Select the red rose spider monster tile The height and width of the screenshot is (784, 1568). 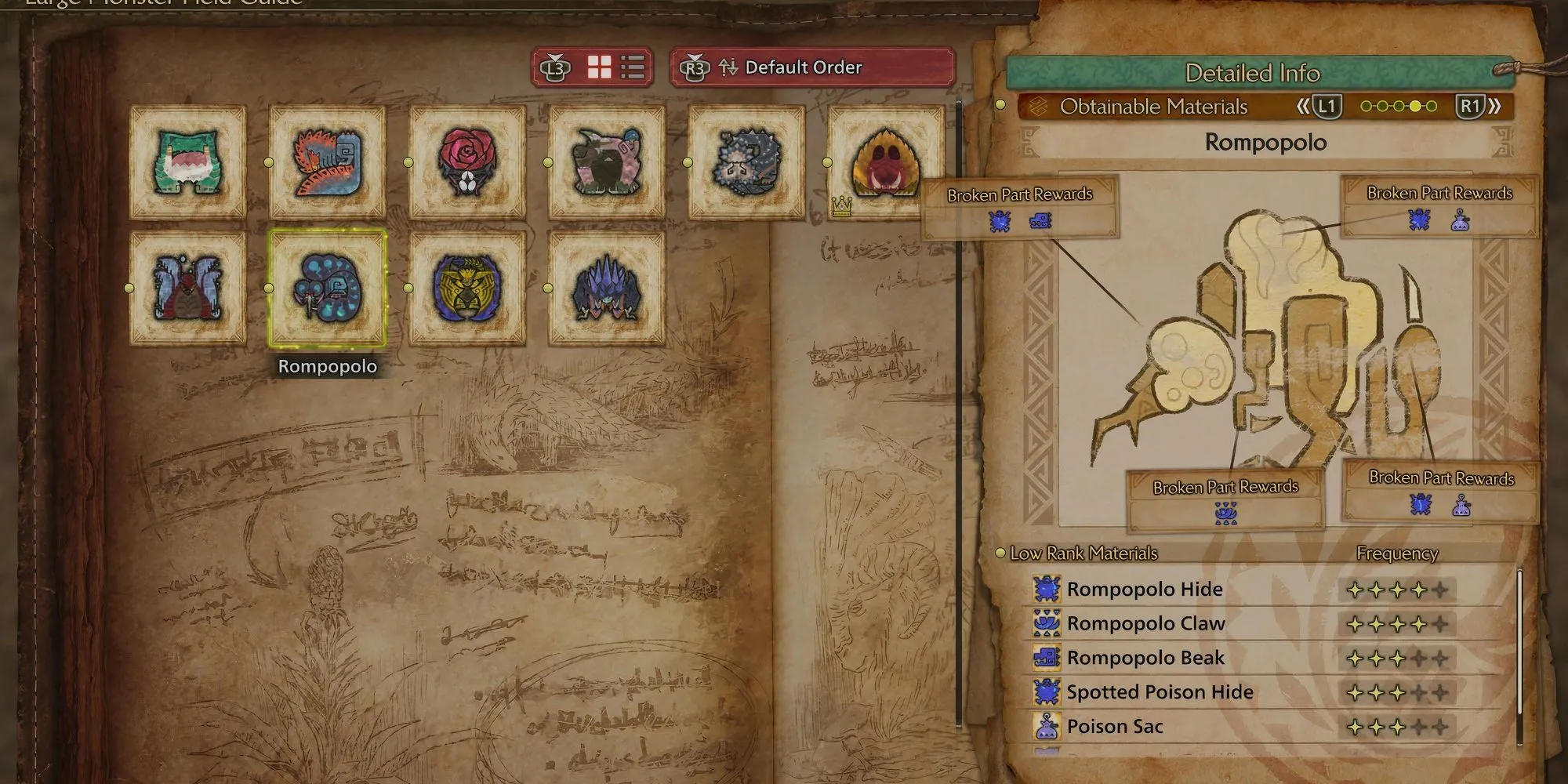click(x=467, y=162)
